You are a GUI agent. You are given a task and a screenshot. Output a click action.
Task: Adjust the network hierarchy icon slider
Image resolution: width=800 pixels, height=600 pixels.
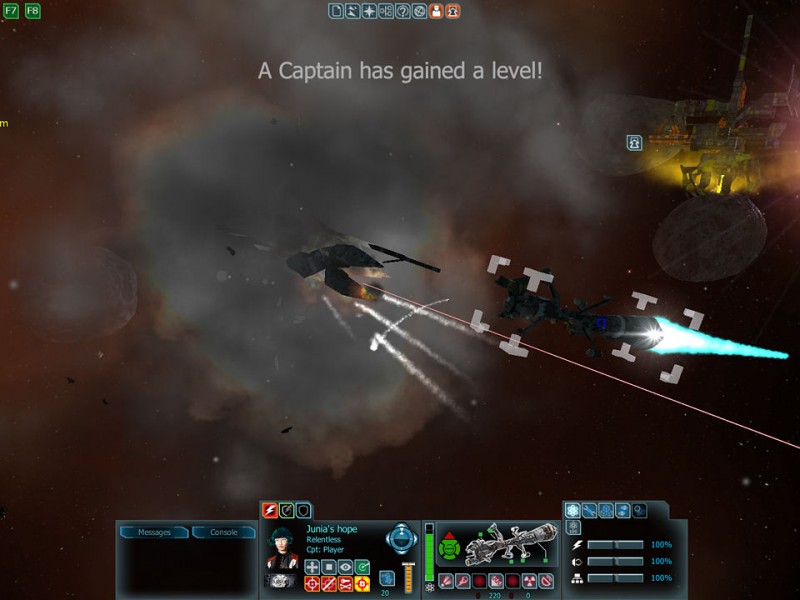point(615,578)
